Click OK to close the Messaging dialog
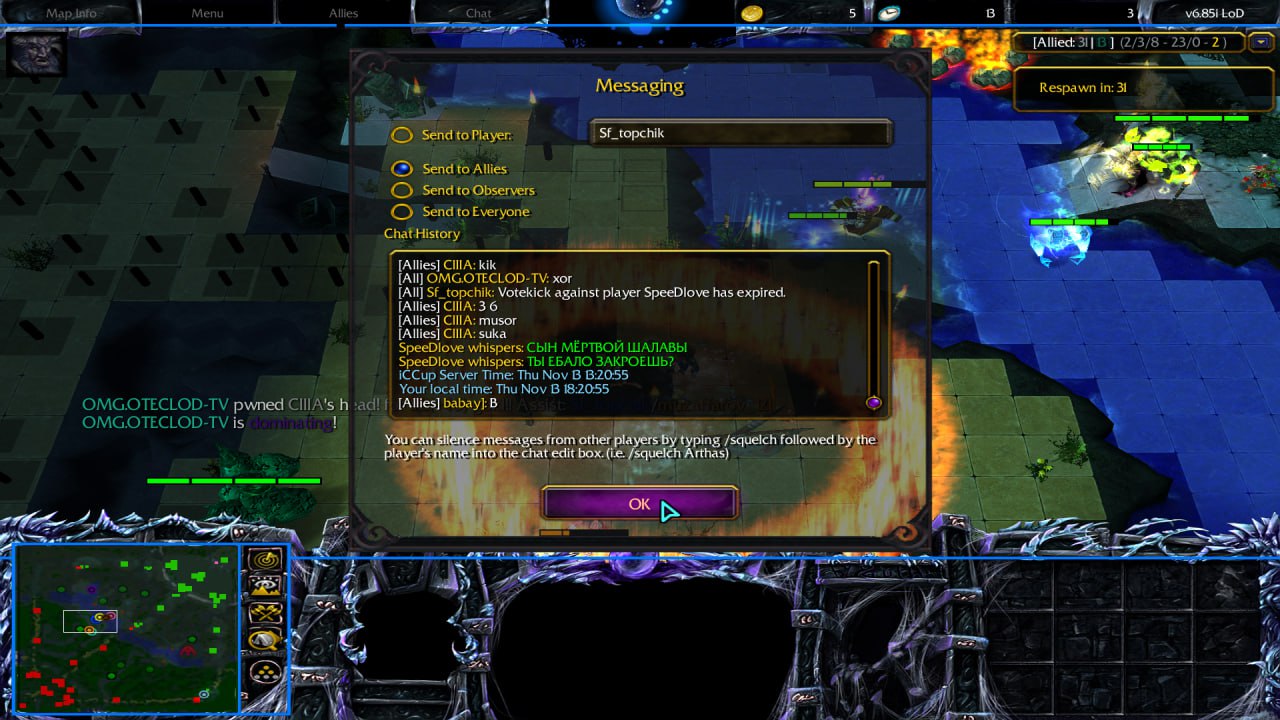 click(640, 504)
